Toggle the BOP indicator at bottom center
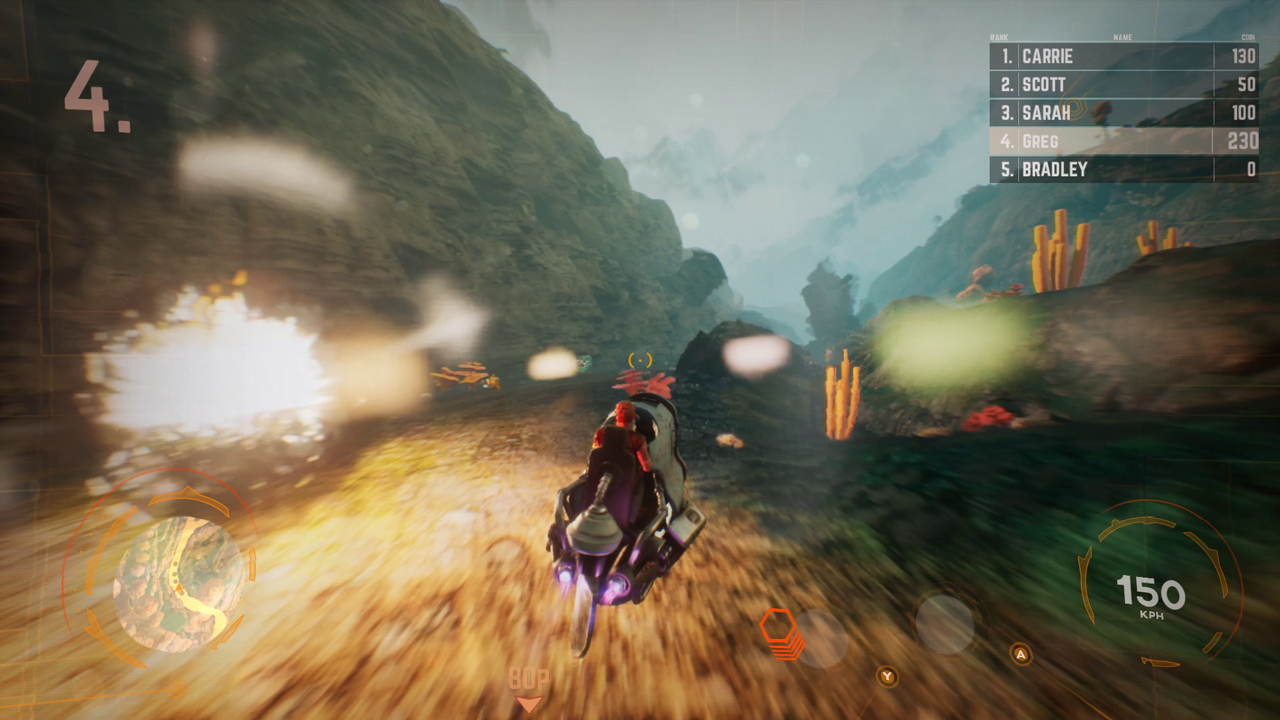This screenshot has height=720, width=1280. (x=529, y=677)
